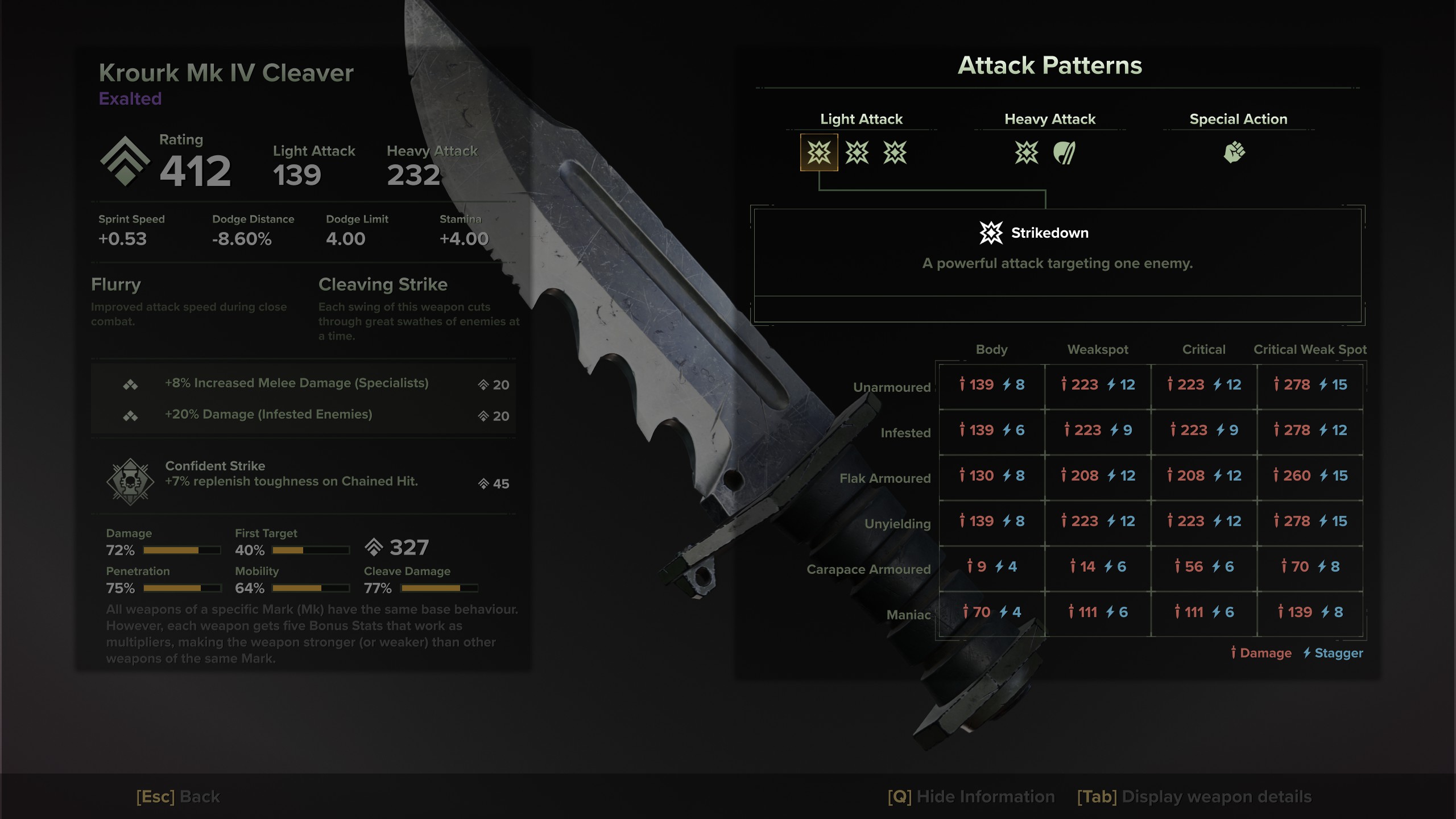The width and height of the screenshot is (1456, 819).
Task: Show the Heavy Attack strikedown icon details
Action: point(1027,152)
